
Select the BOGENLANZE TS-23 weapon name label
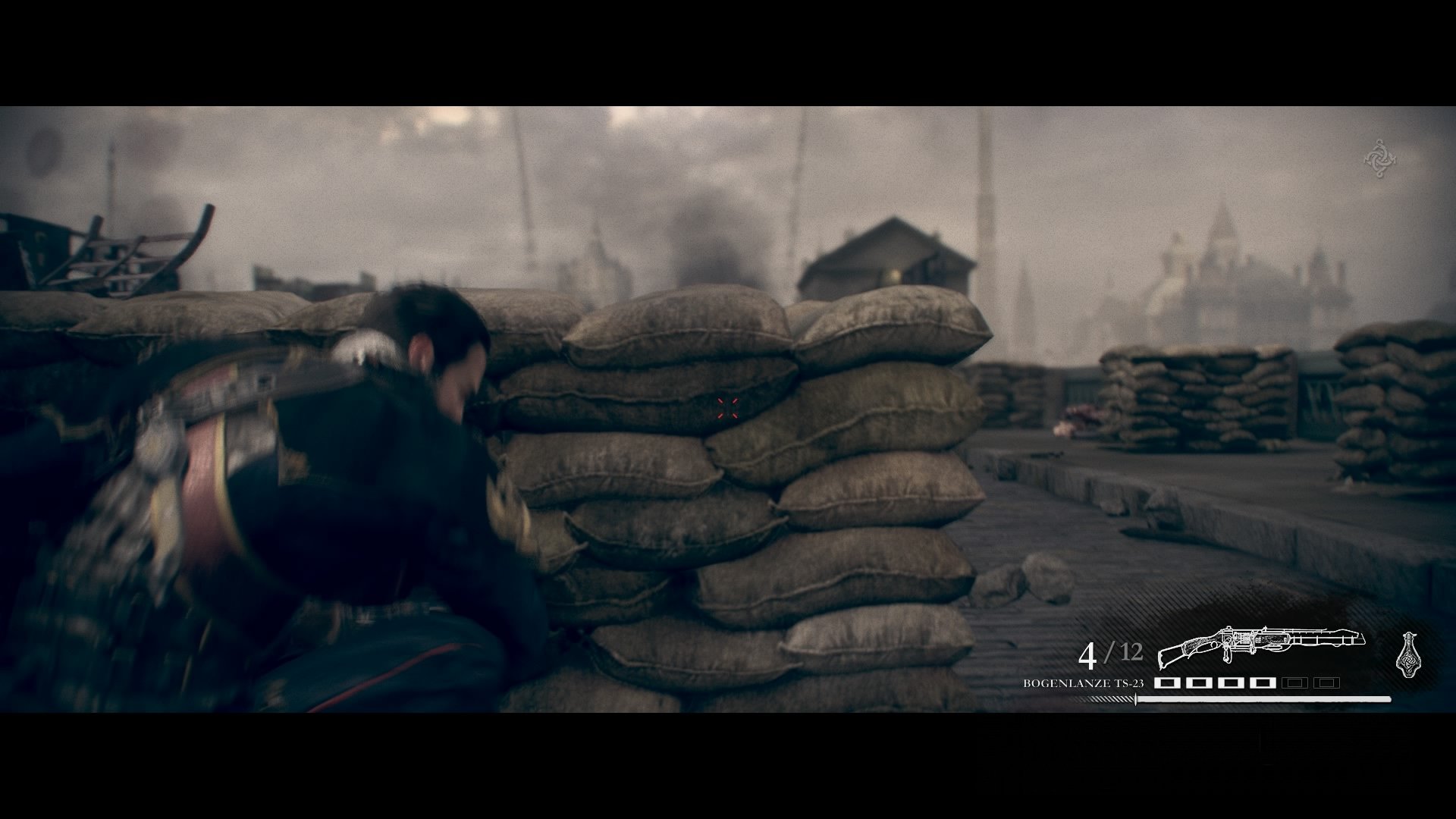[1082, 682]
